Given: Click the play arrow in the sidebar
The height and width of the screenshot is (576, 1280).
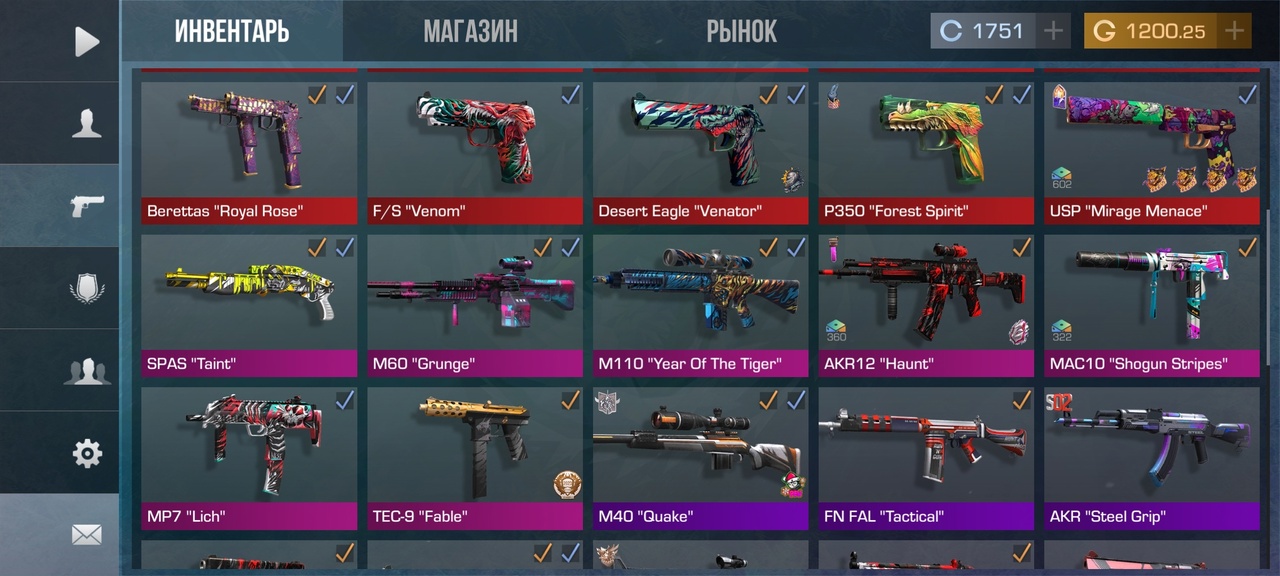Looking at the screenshot, I should tap(87, 41).
